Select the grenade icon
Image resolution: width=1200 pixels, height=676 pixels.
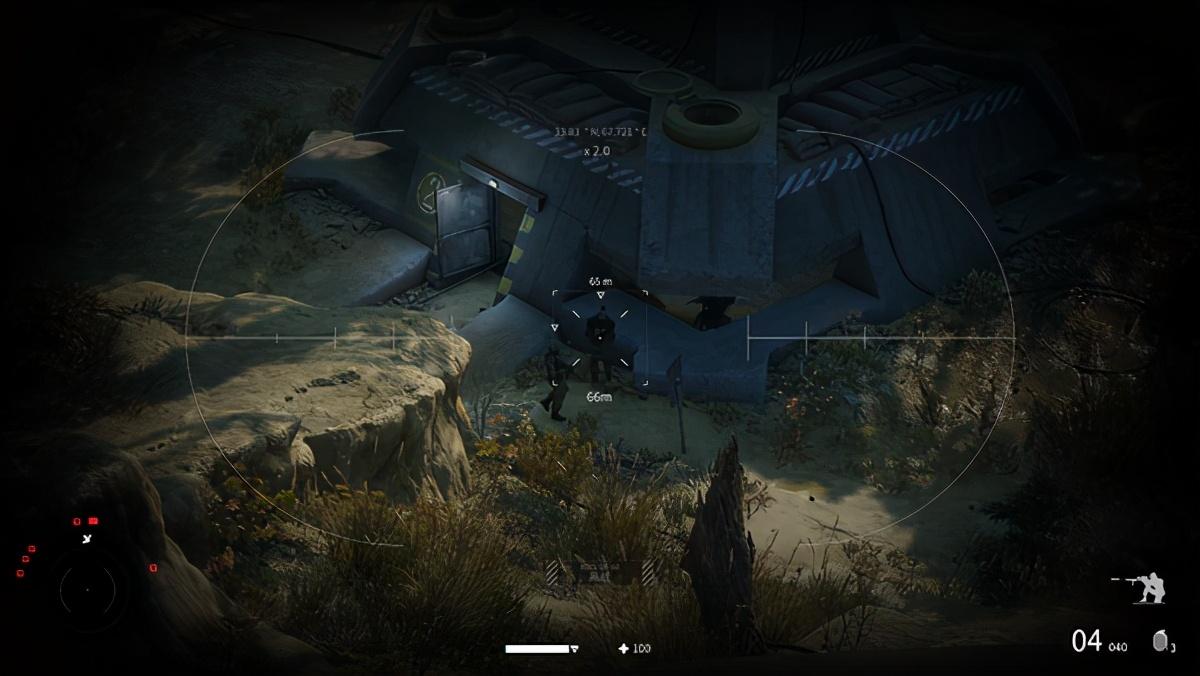[1162, 640]
